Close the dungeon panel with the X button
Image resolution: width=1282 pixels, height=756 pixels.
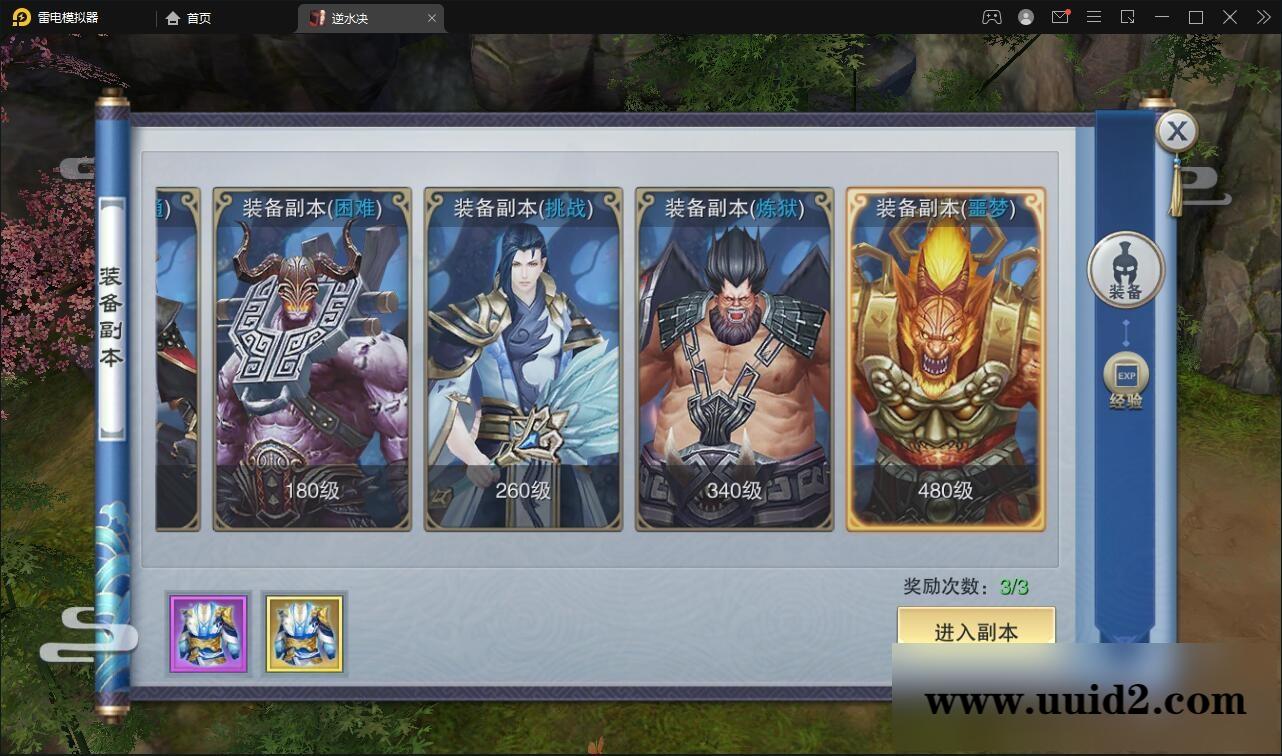click(1177, 131)
